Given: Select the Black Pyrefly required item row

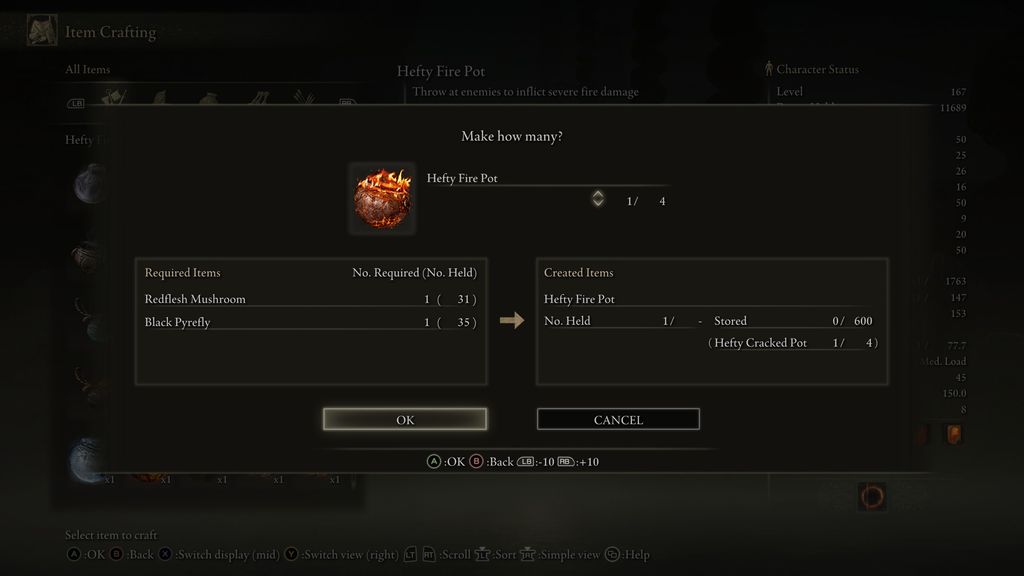Looking at the screenshot, I should coord(310,322).
